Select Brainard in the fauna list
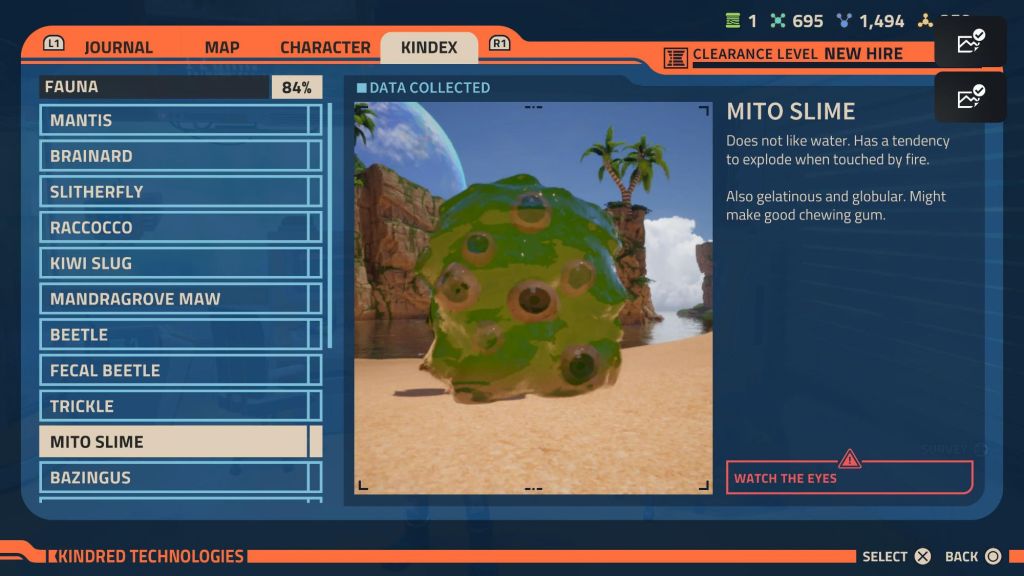This screenshot has width=1024, height=576. [178, 156]
